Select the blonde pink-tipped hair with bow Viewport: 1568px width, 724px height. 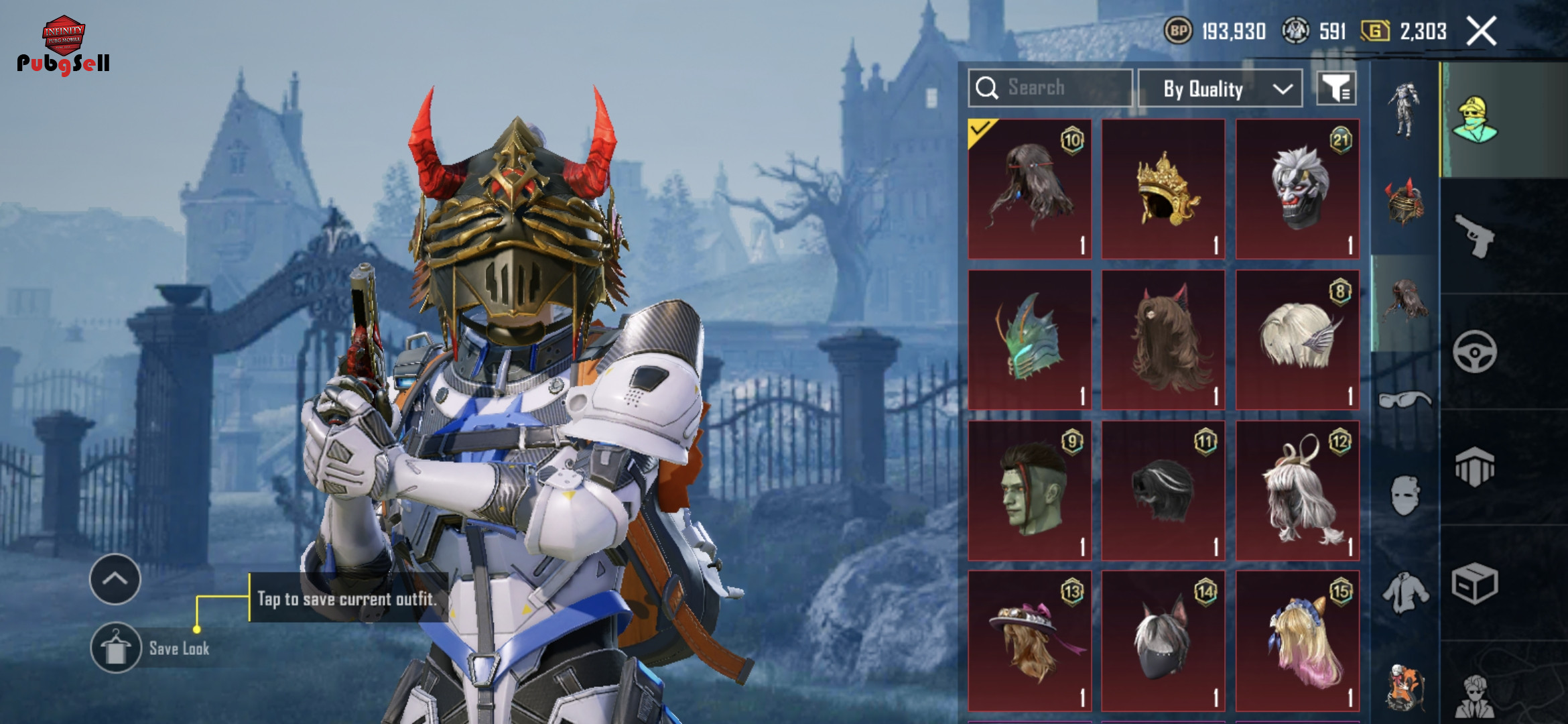[x=1297, y=642]
